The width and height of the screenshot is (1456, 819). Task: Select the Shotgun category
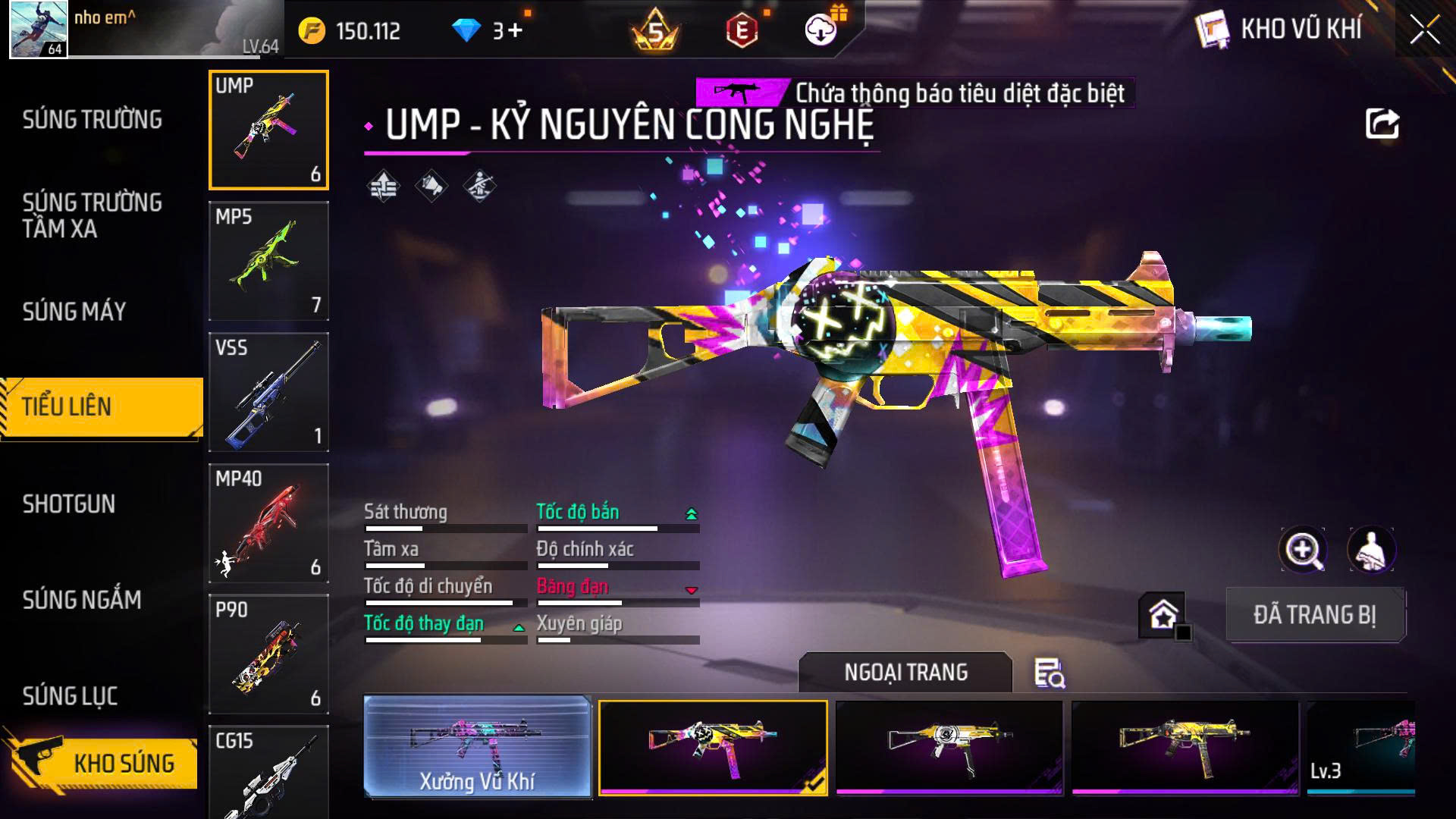point(69,504)
